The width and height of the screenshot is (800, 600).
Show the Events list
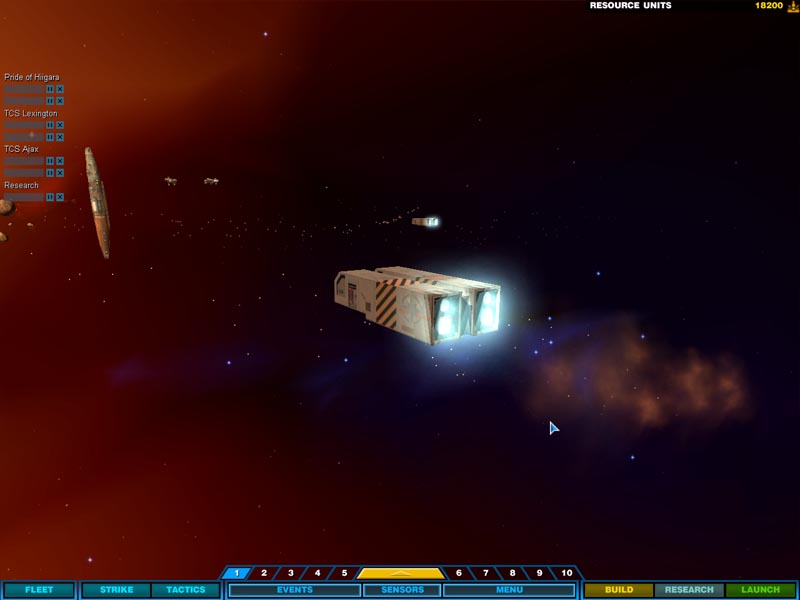click(x=294, y=590)
